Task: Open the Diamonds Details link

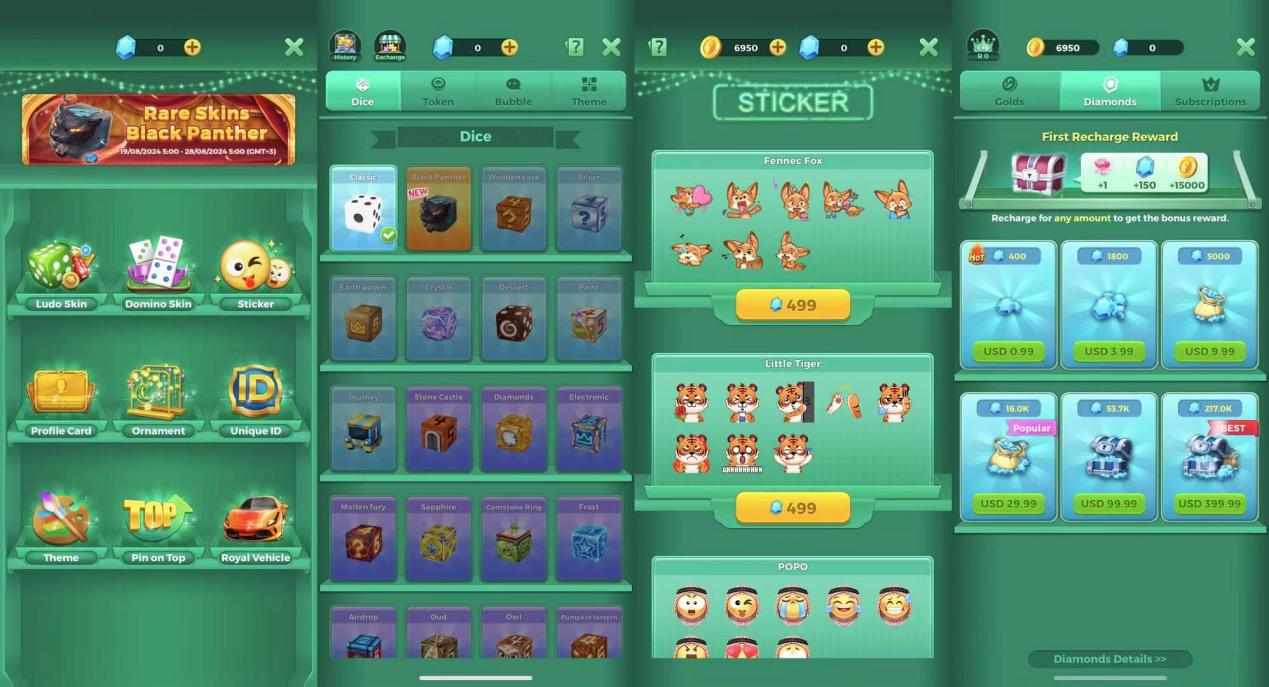Action: 1110,659
